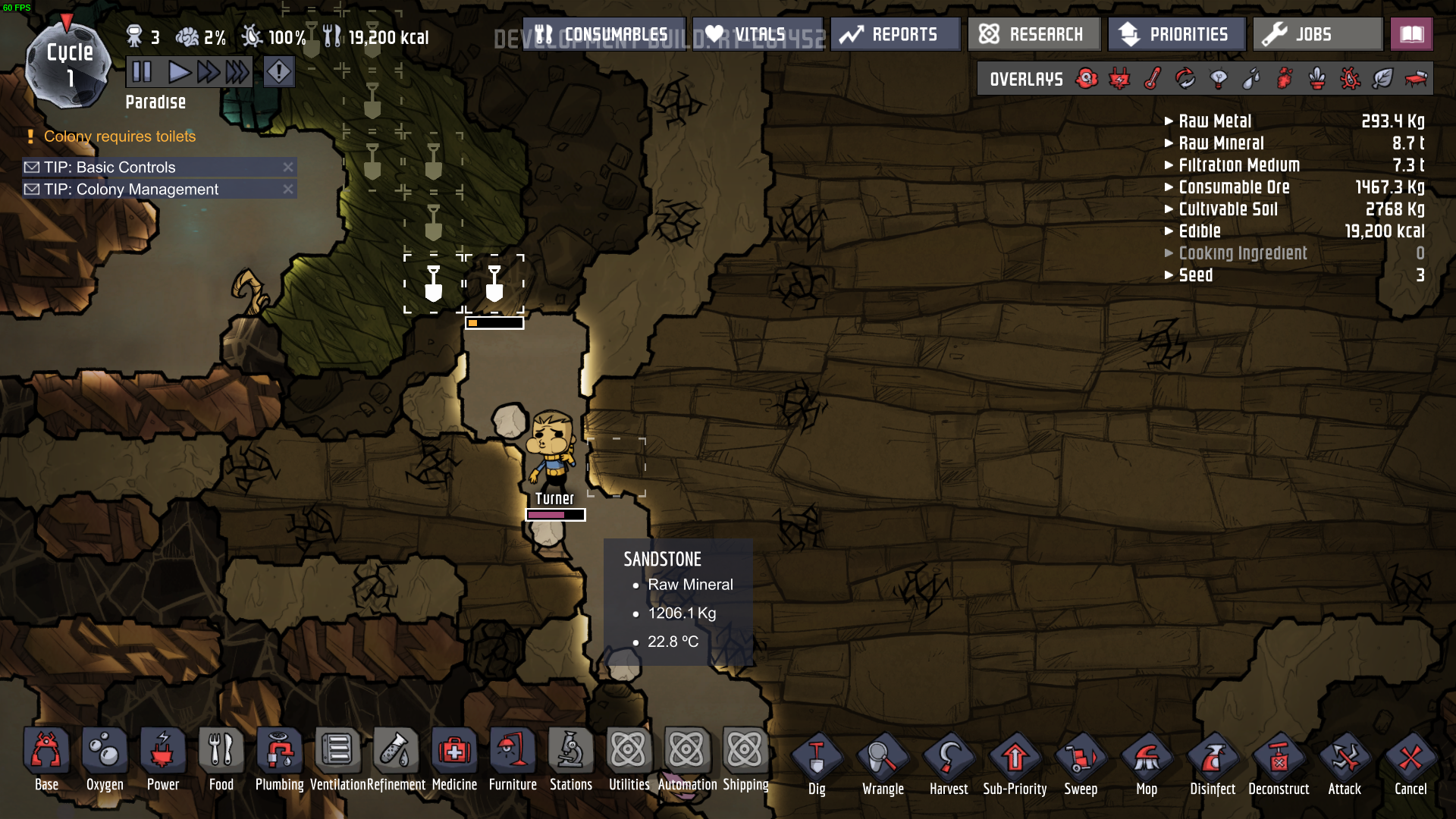Screen dimensions: 1456x819
Task: Expand the Raw Mineral resource list
Action: (1221, 143)
